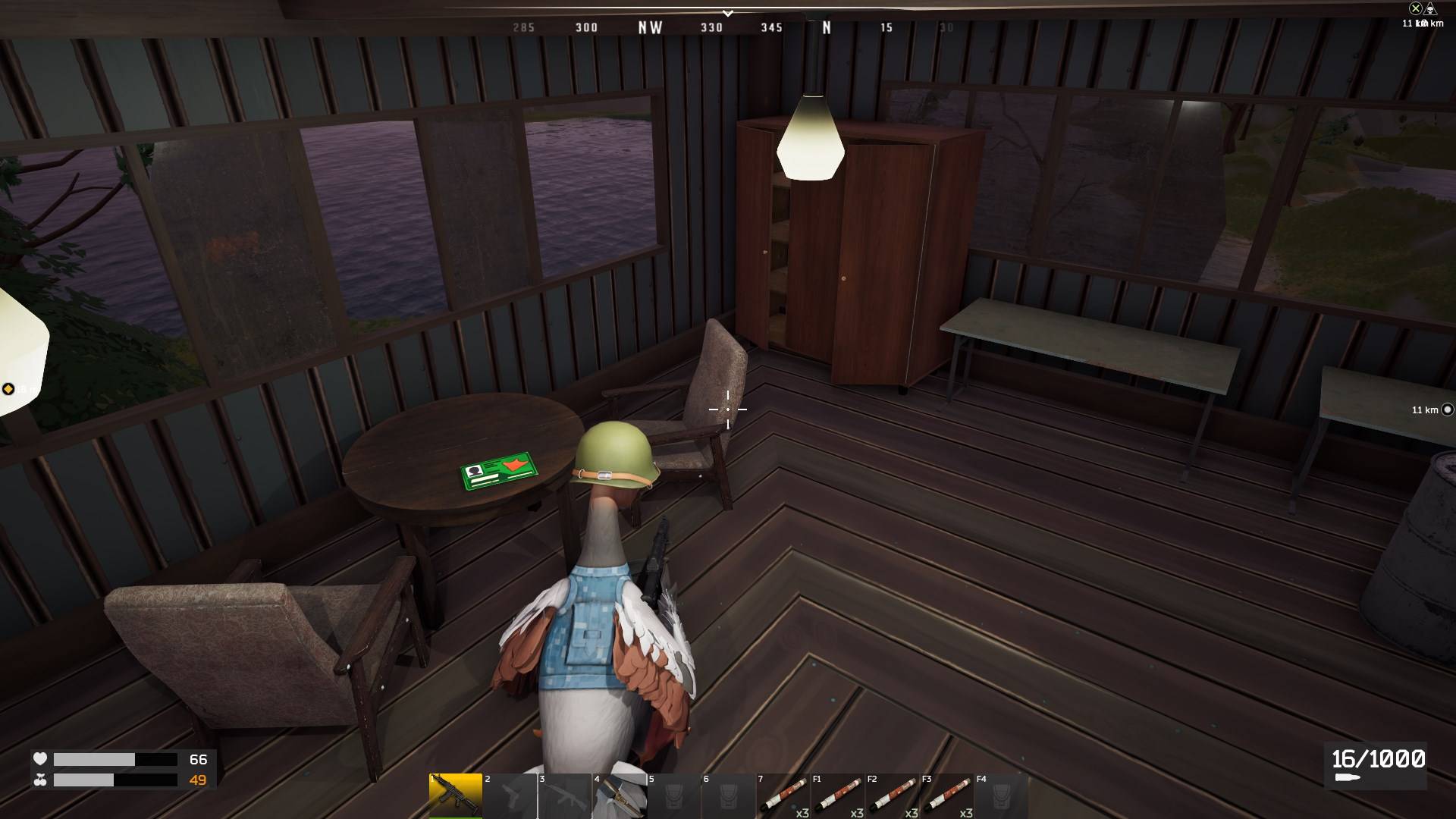The width and height of the screenshot is (1456, 819).
Task: Click the skull warning triangle marker
Action: pyautogui.click(x=1430, y=8)
